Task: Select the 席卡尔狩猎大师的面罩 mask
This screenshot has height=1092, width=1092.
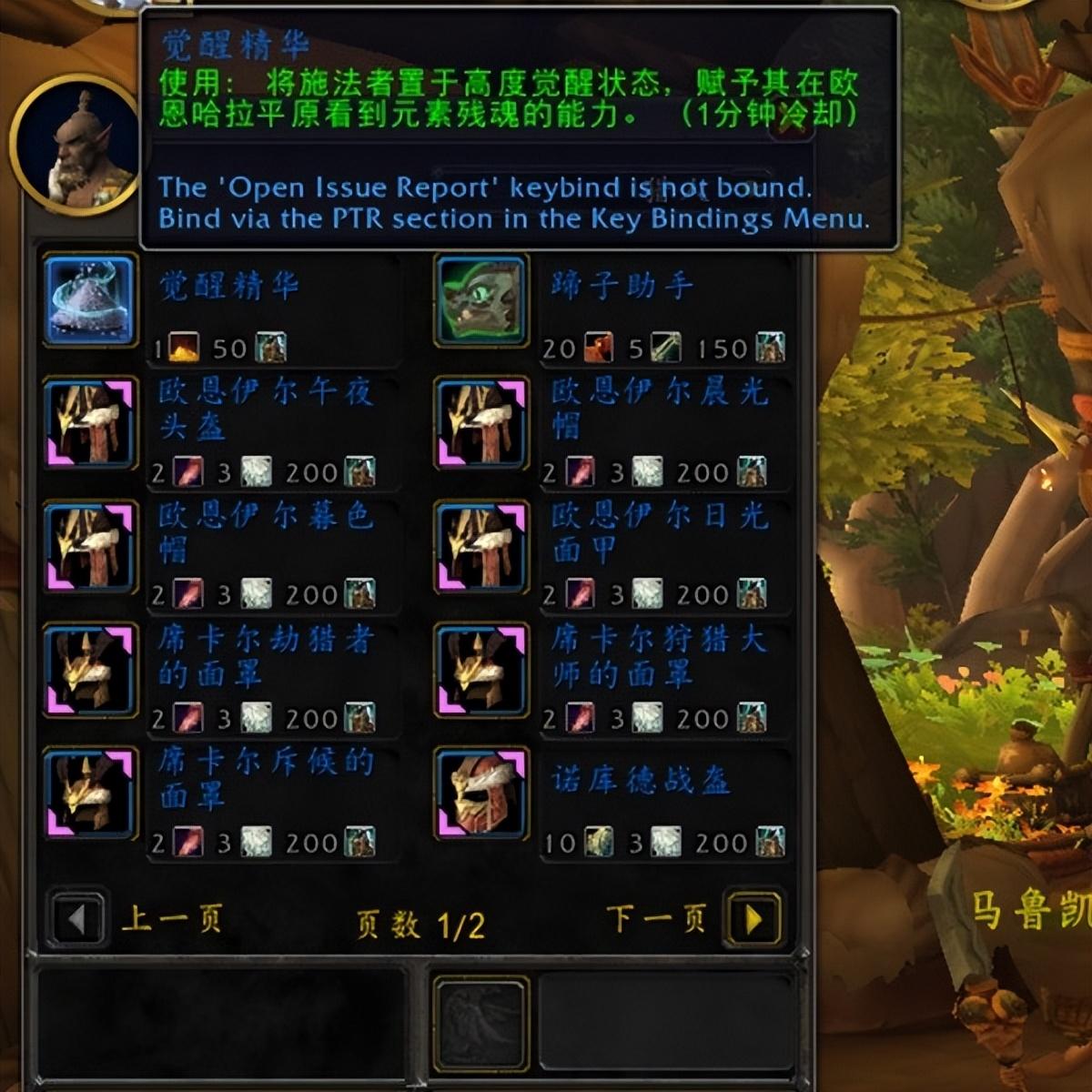Action: pyautogui.click(x=481, y=670)
